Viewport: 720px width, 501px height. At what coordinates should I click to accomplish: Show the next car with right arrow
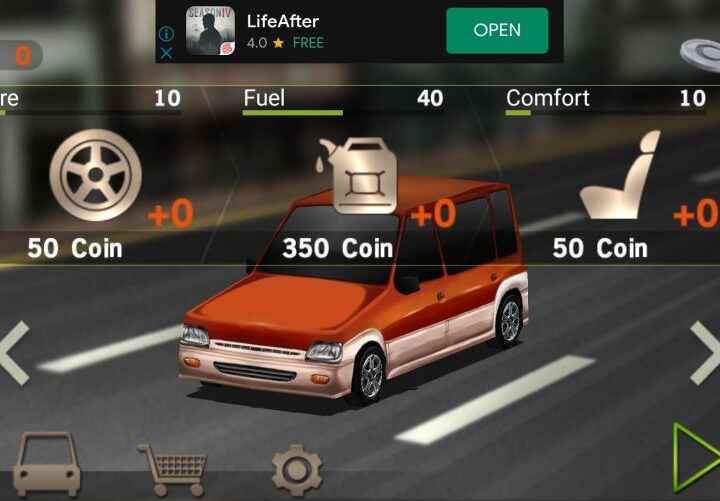704,352
